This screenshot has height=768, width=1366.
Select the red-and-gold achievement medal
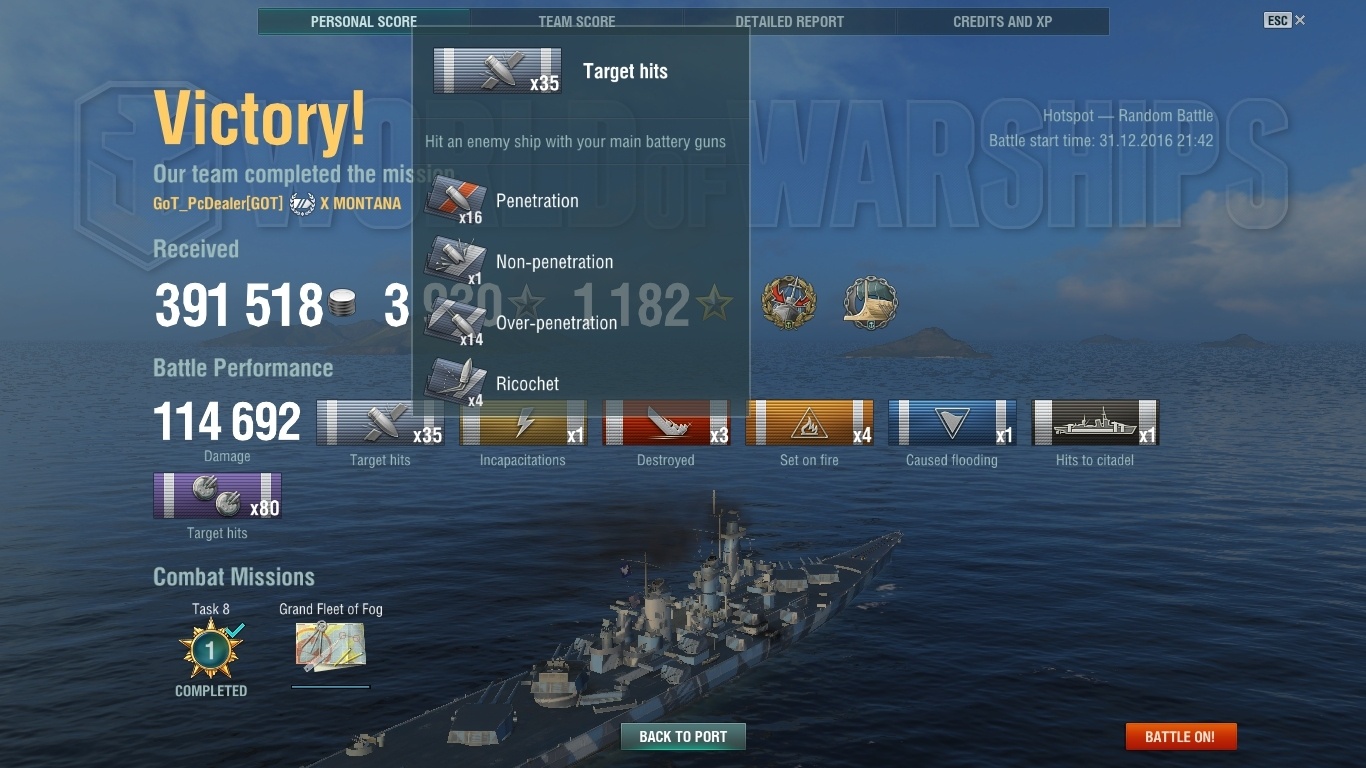[x=789, y=304]
